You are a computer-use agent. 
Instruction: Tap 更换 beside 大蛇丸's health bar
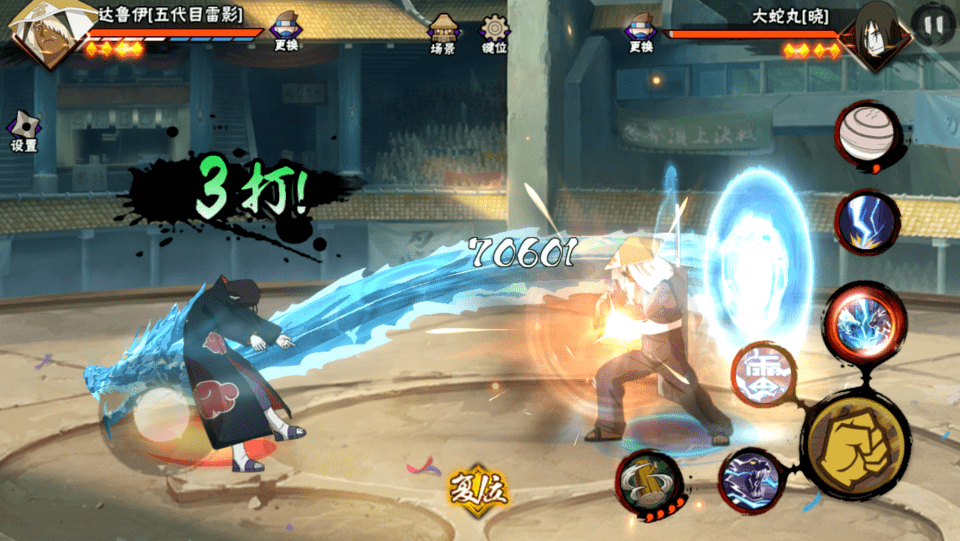tap(641, 33)
